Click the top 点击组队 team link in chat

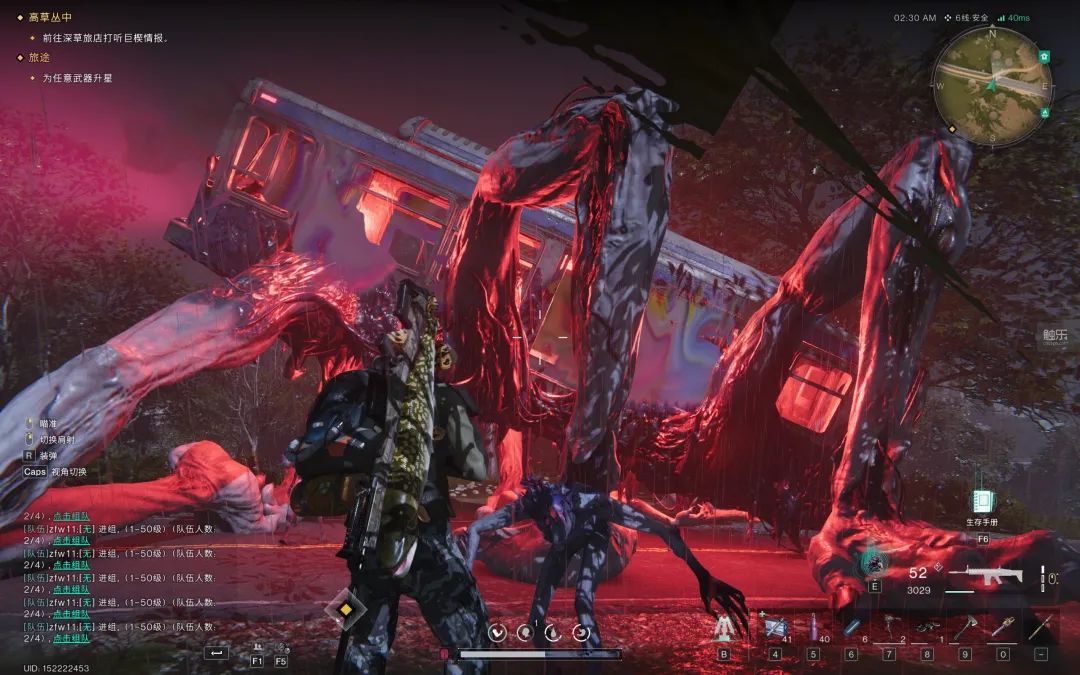click(68, 515)
